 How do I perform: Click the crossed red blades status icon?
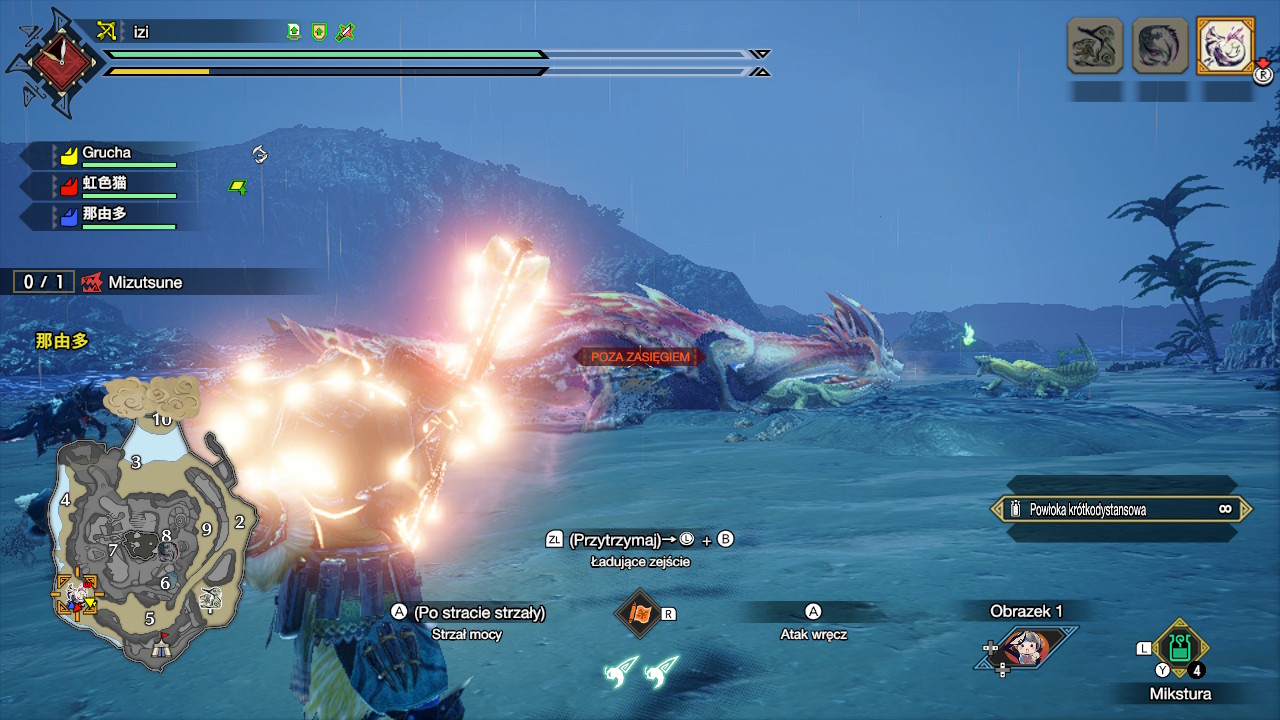point(345,32)
